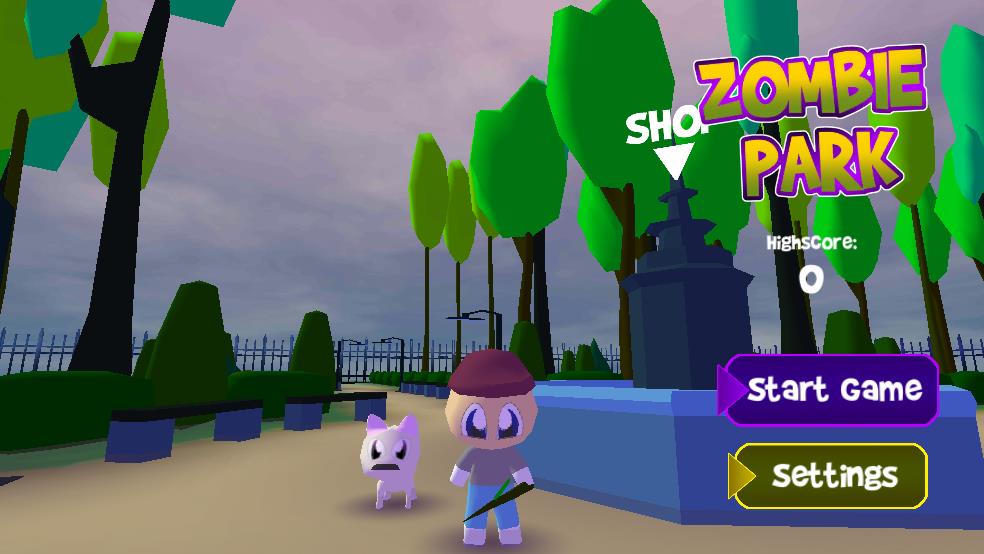
Task: Select the white Shop marker label
Action: (664, 128)
